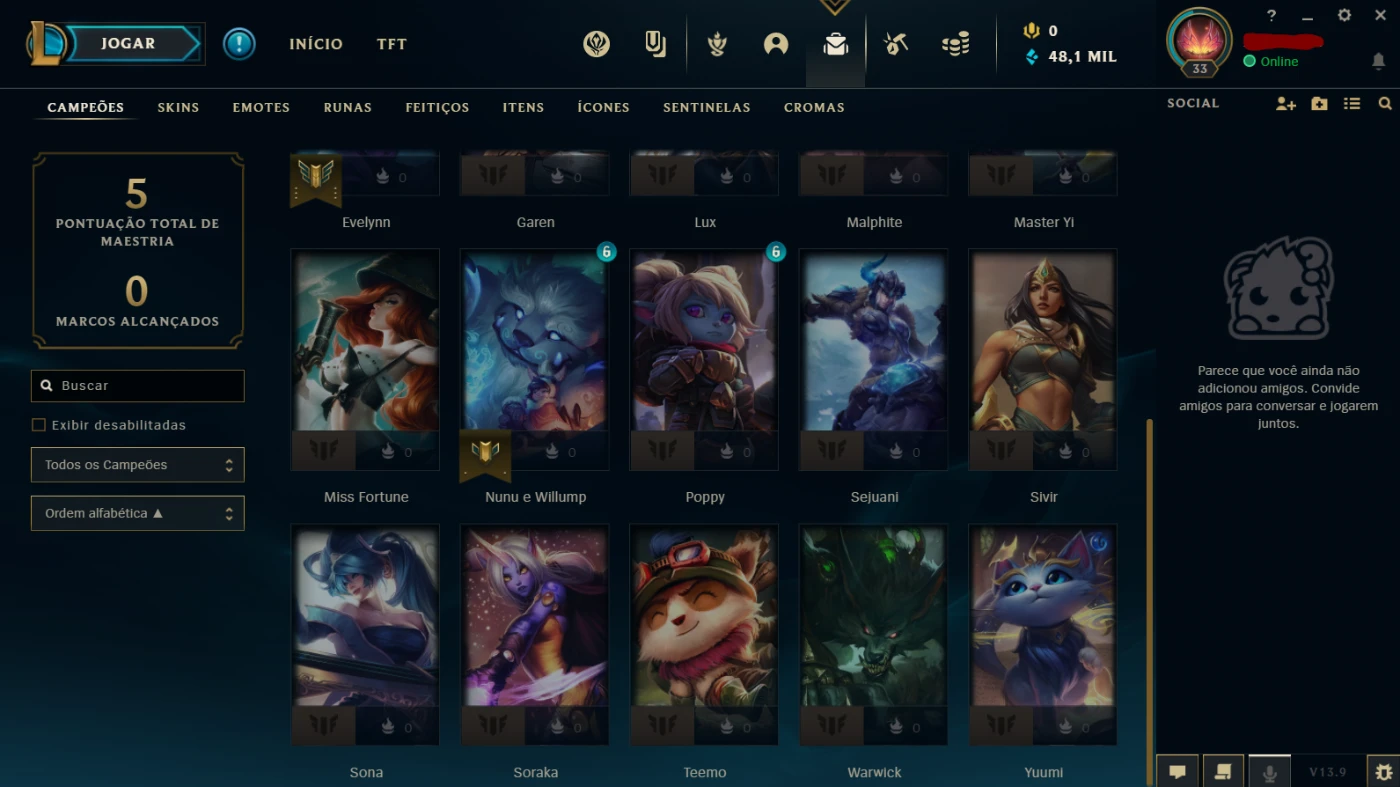This screenshot has width=1400, height=787.
Task: Toggle the chat bubble panel
Action: [1177, 770]
